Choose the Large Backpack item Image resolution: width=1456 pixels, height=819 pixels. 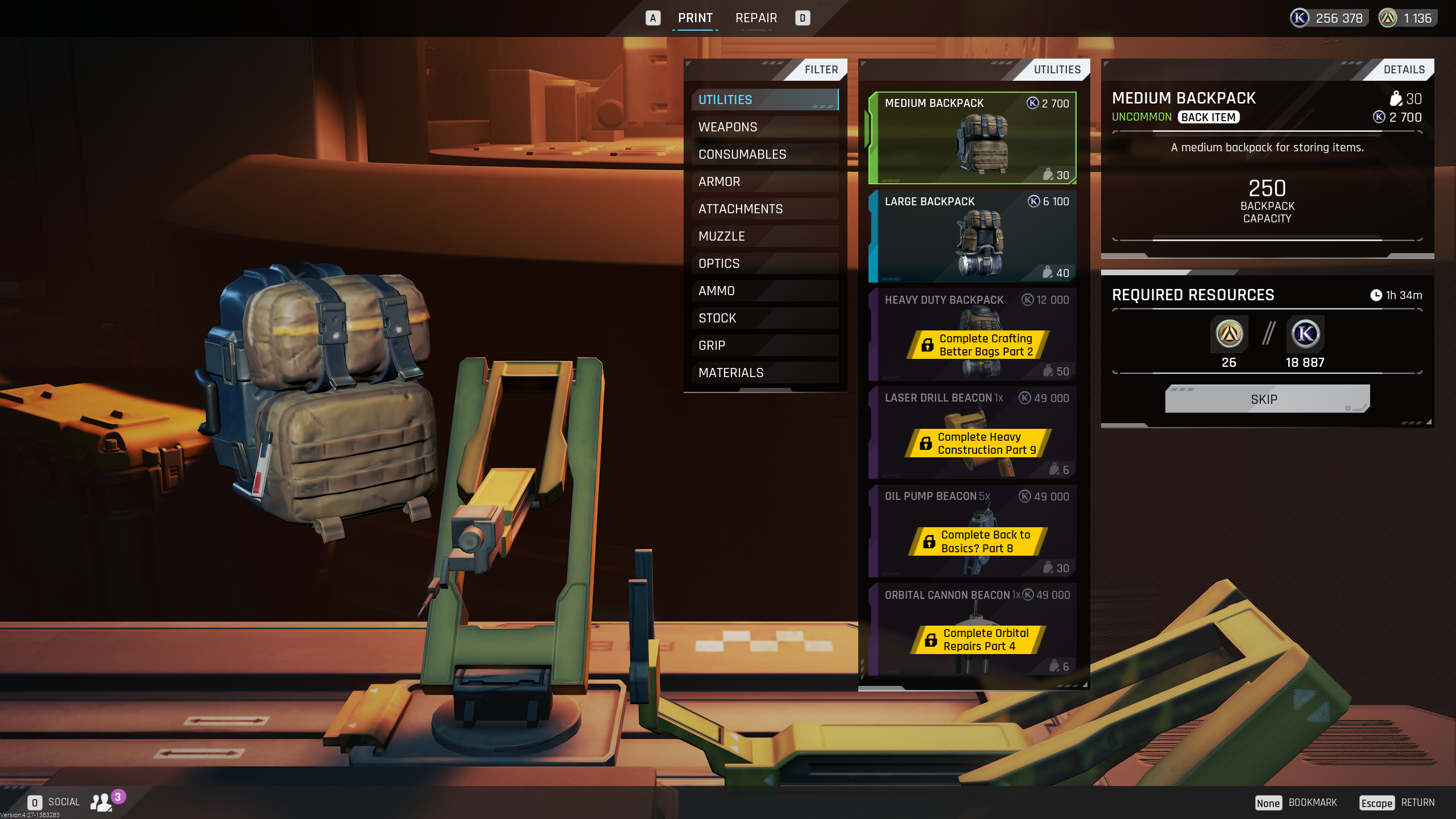973,237
